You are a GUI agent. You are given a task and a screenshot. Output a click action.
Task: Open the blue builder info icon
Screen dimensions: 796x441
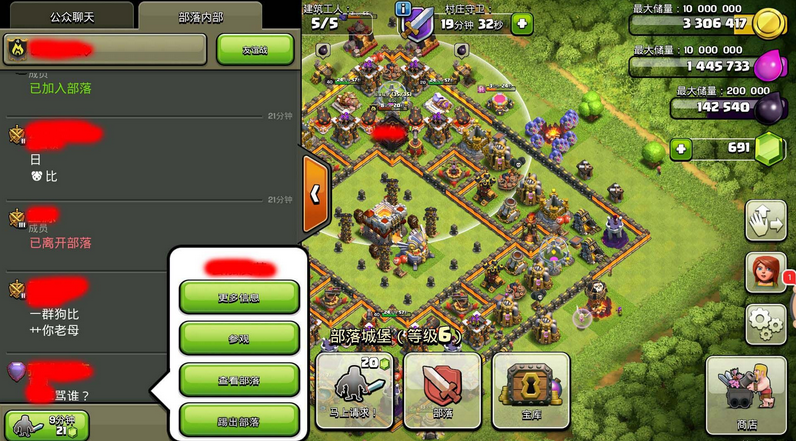[404, 9]
